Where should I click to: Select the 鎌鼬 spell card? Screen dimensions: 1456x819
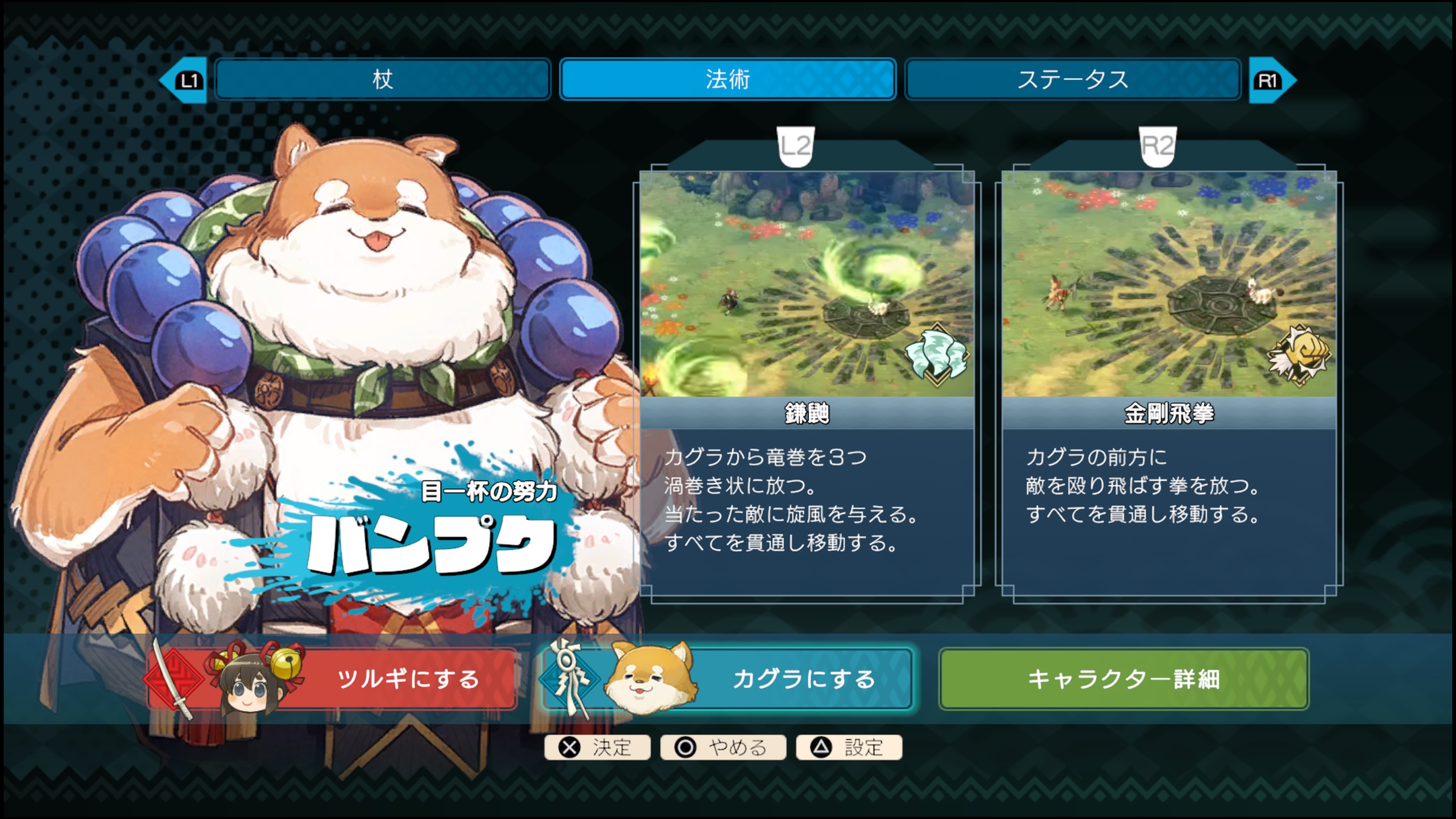pos(806,384)
